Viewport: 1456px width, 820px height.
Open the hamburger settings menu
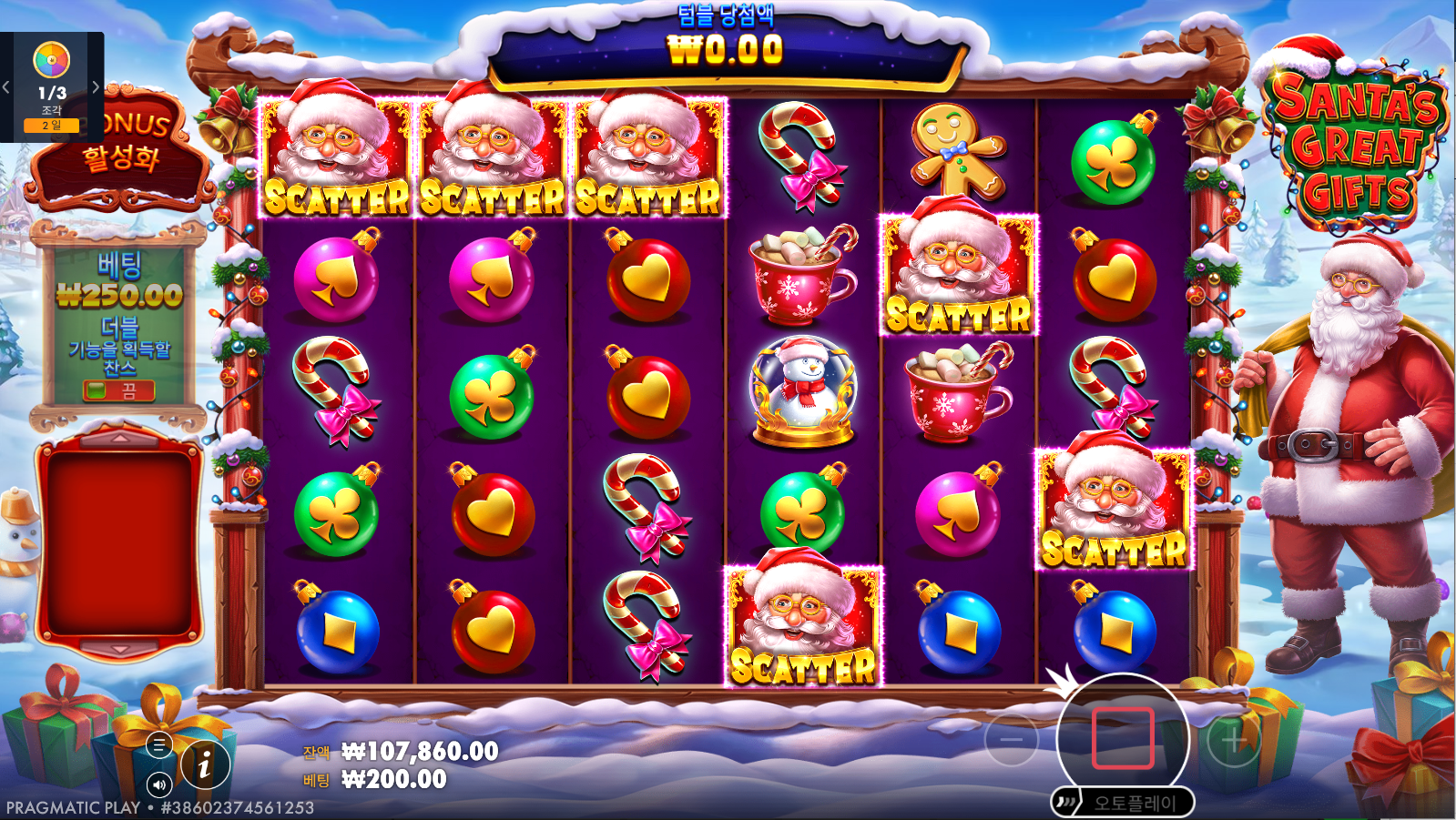pyautogui.click(x=158, y=745)
